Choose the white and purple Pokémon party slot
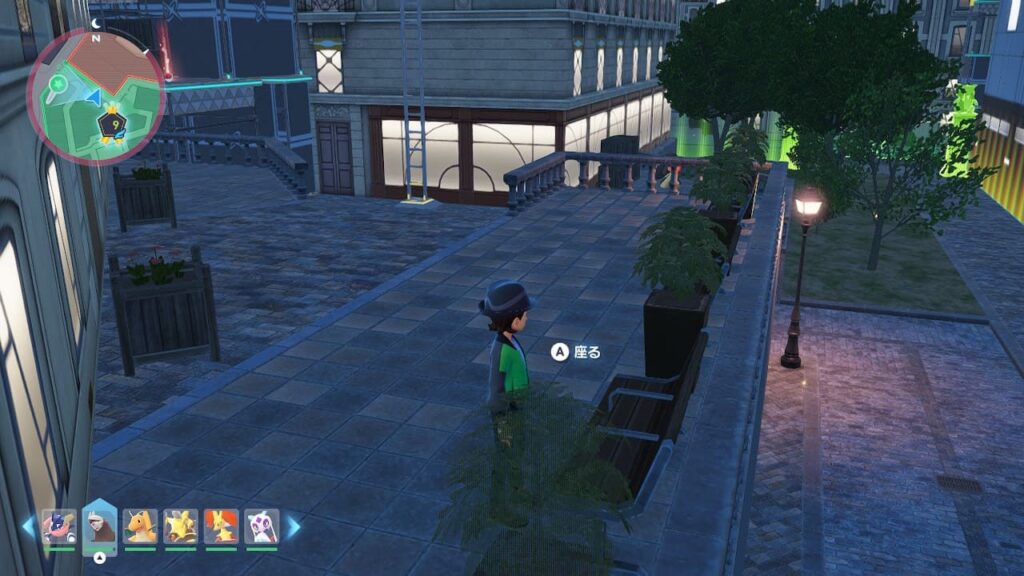The height and width of the screenshot is (576, 1024). pos(261,526)
